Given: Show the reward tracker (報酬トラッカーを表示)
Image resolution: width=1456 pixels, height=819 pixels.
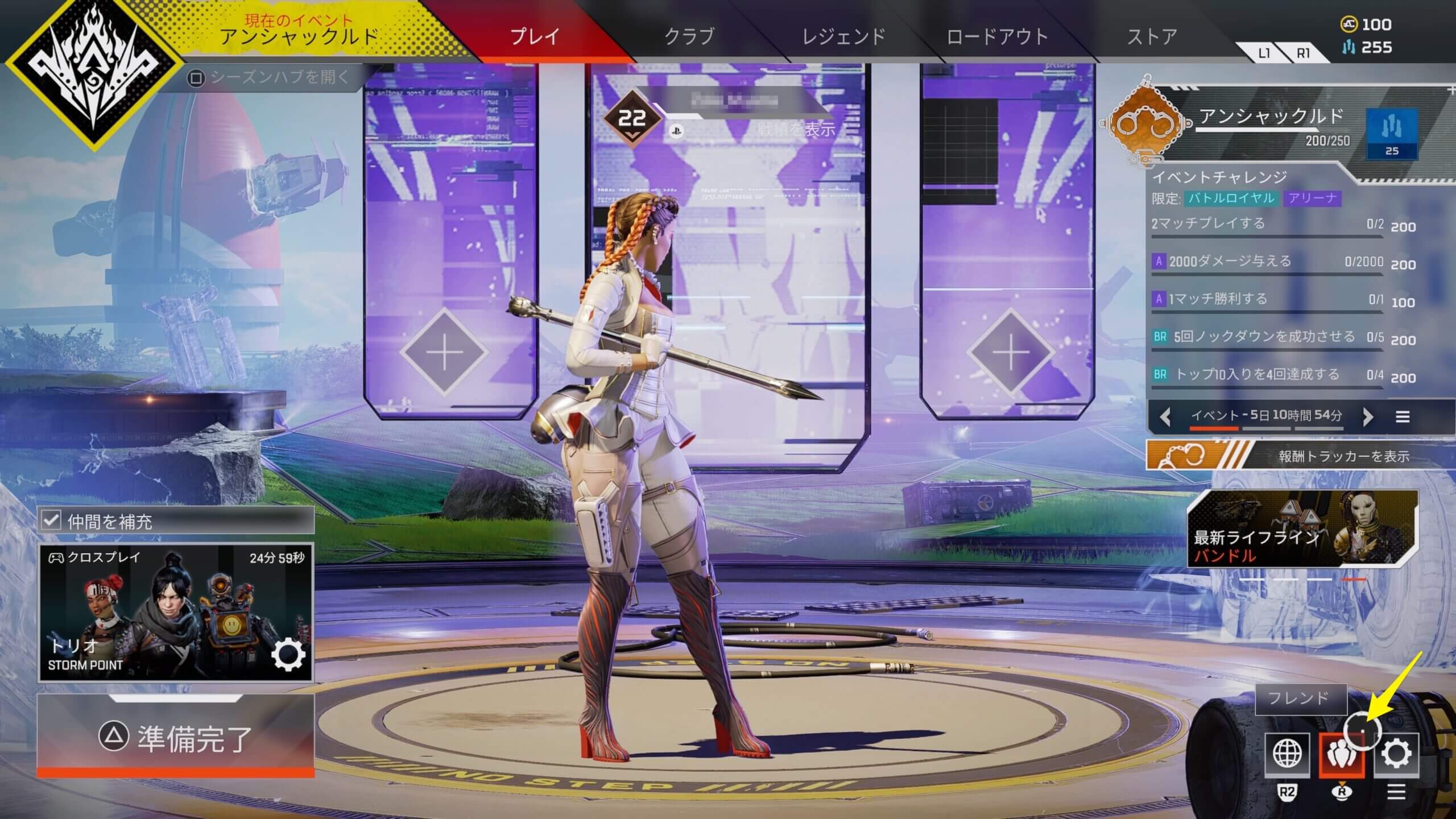Looking at the screenshot, I should (x=1280, y=456).
